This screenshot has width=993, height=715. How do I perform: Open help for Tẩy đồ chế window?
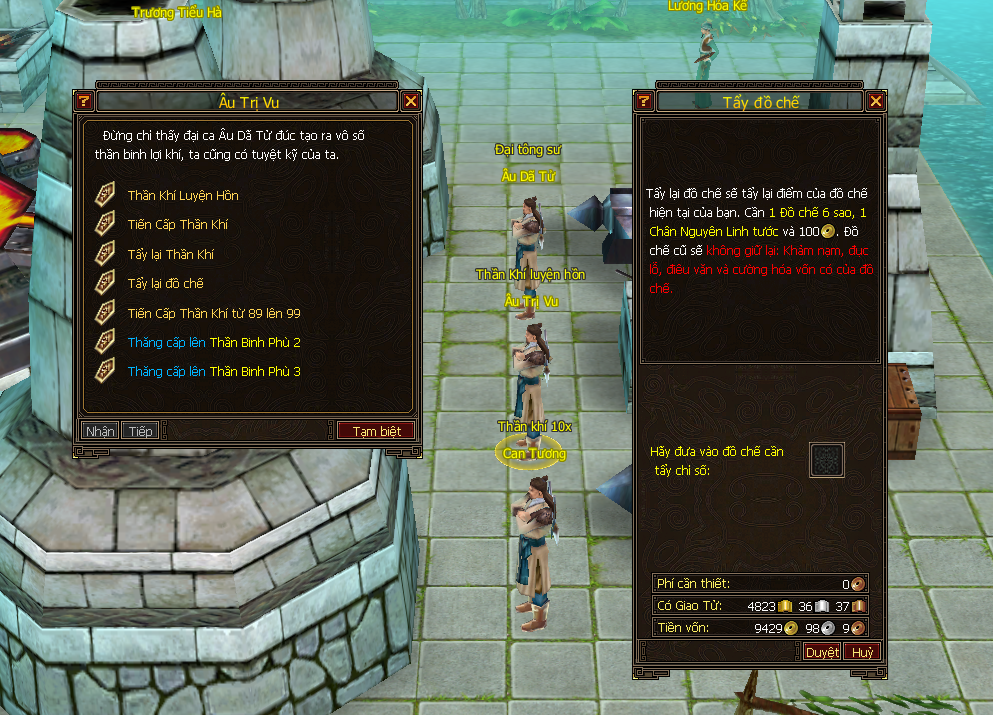tap(644, 101)
